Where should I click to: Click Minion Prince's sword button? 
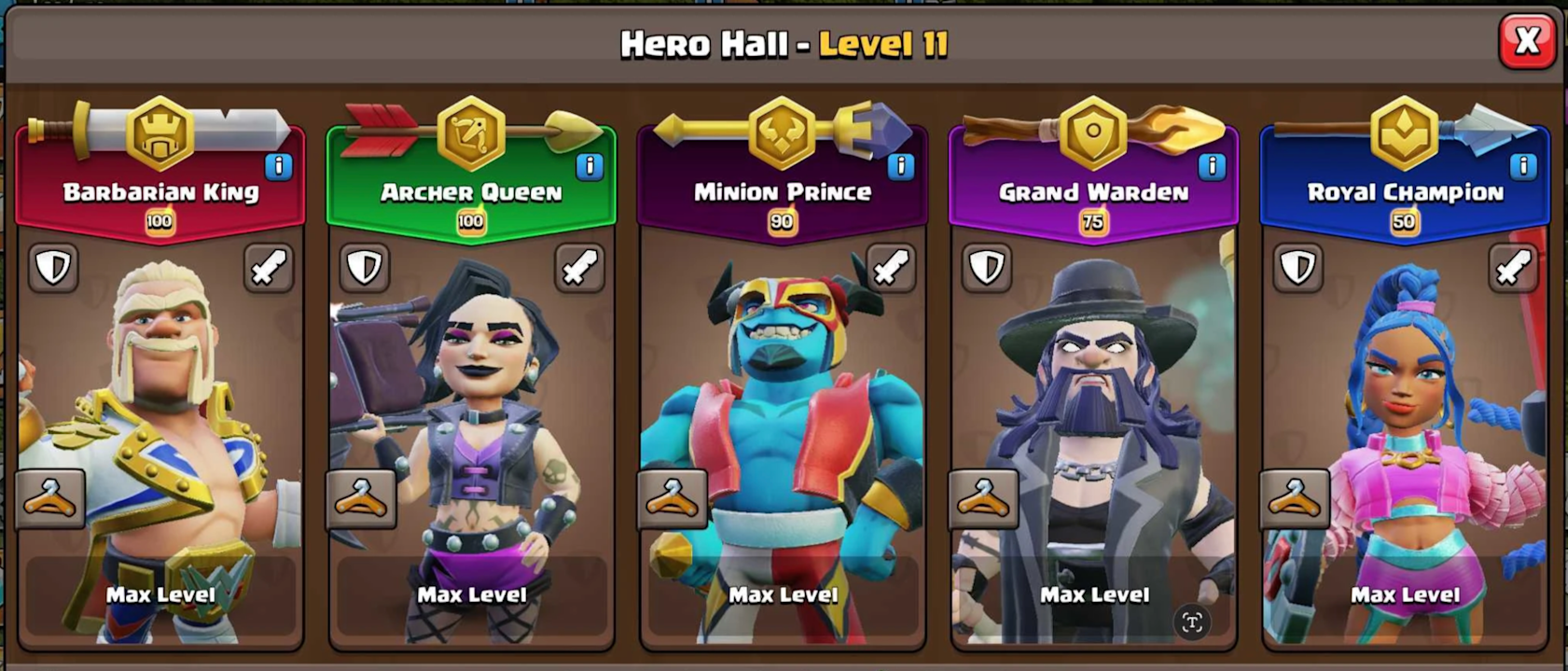[x=891, y=268]
